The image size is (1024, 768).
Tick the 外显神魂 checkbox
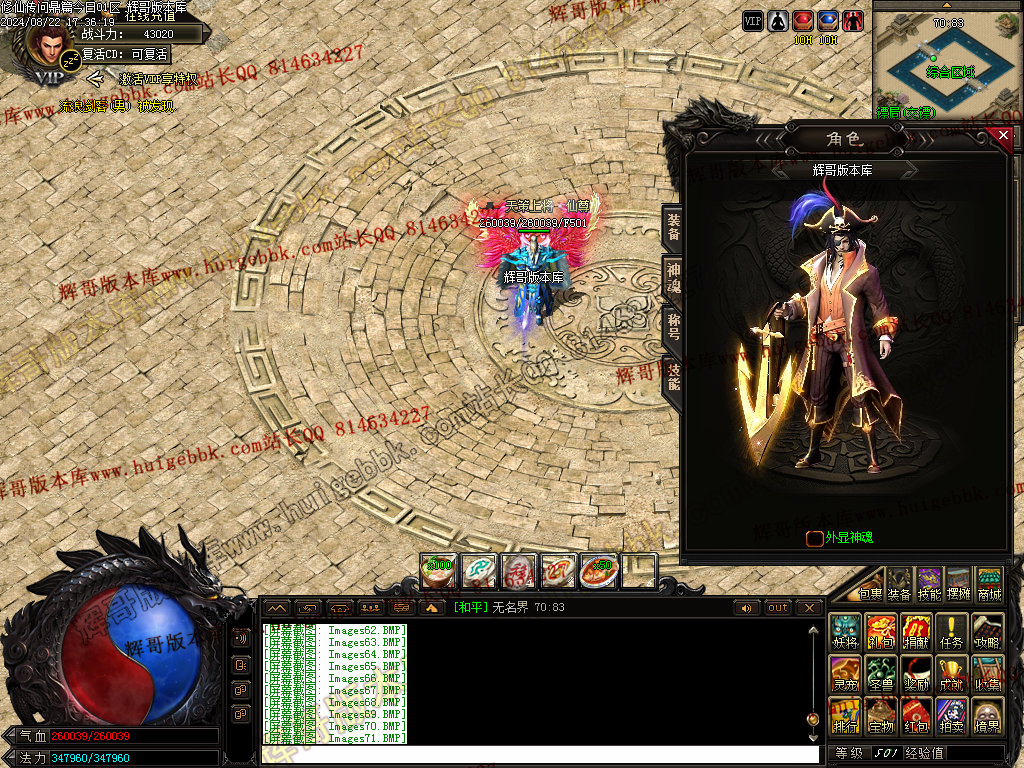pyautogui.click(x=815, y=538)
